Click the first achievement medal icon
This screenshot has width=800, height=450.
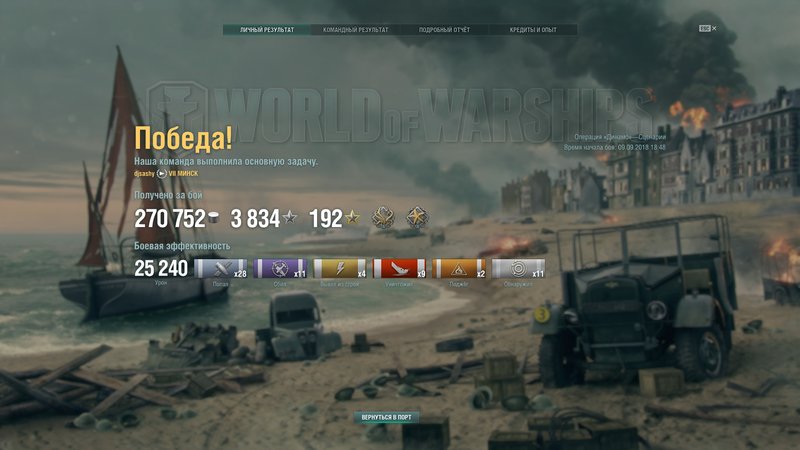[382, 217]
